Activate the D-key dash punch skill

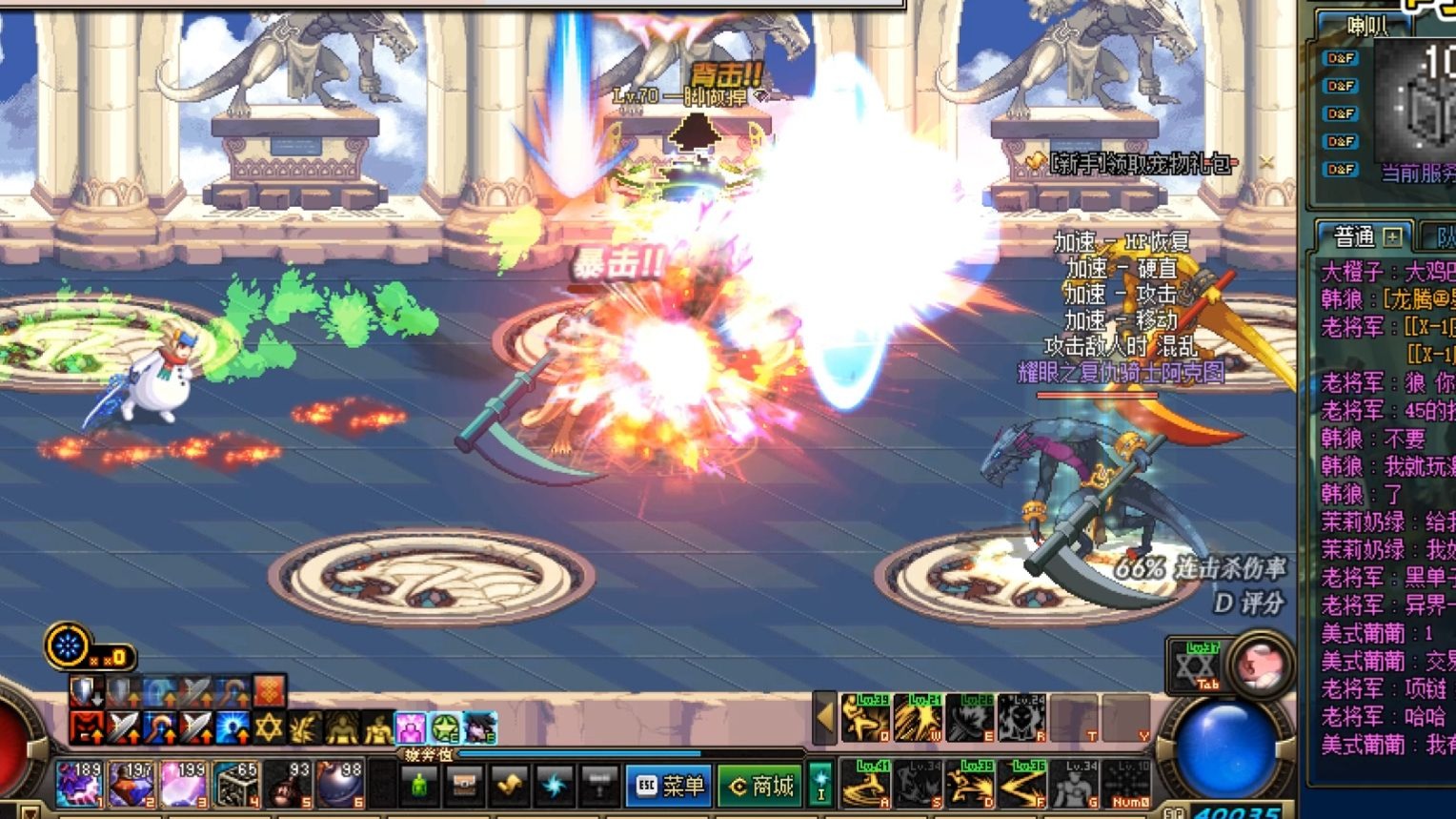(970, 784)
